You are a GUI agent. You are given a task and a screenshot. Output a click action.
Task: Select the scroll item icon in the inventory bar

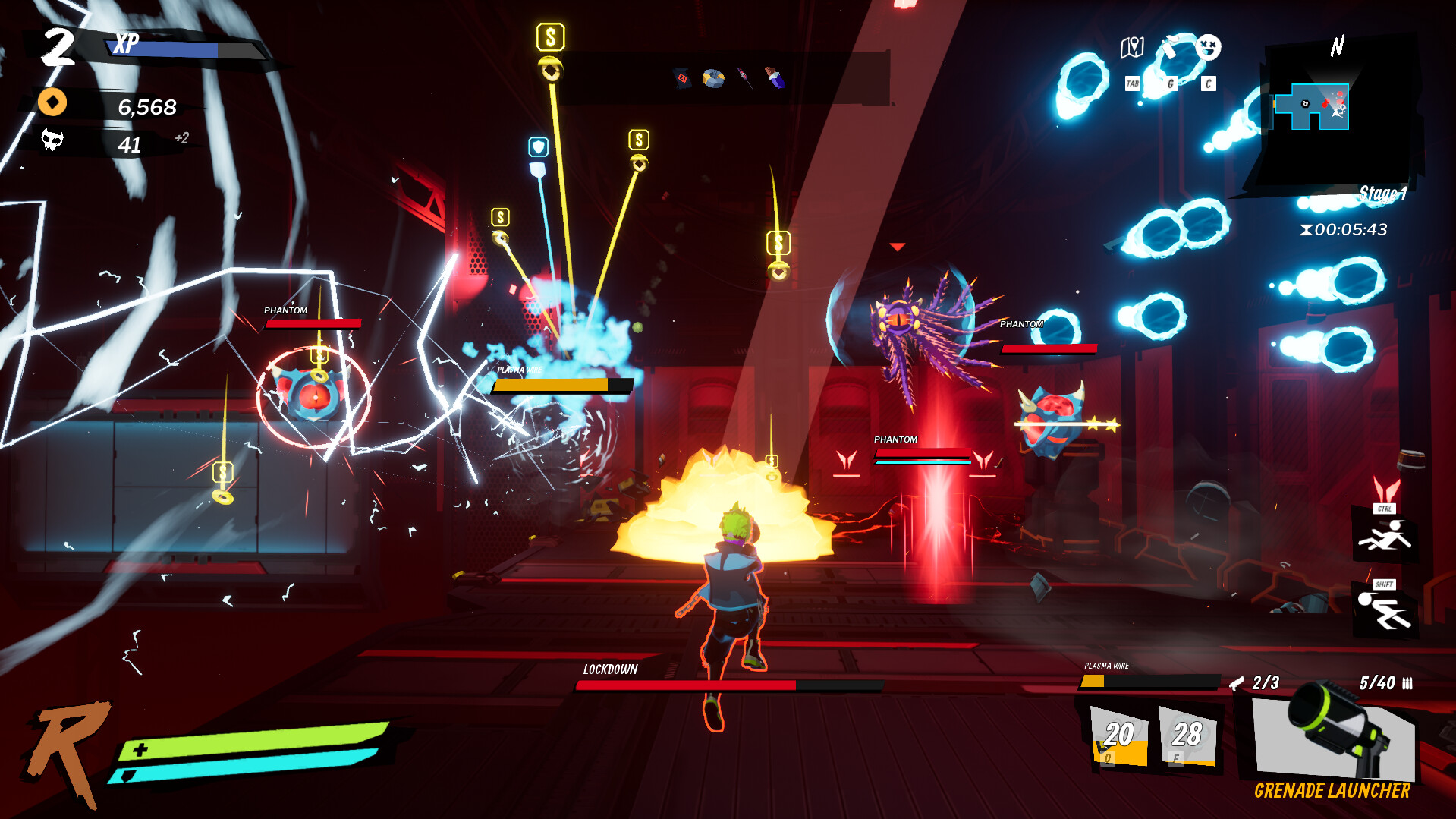[682, 77]
